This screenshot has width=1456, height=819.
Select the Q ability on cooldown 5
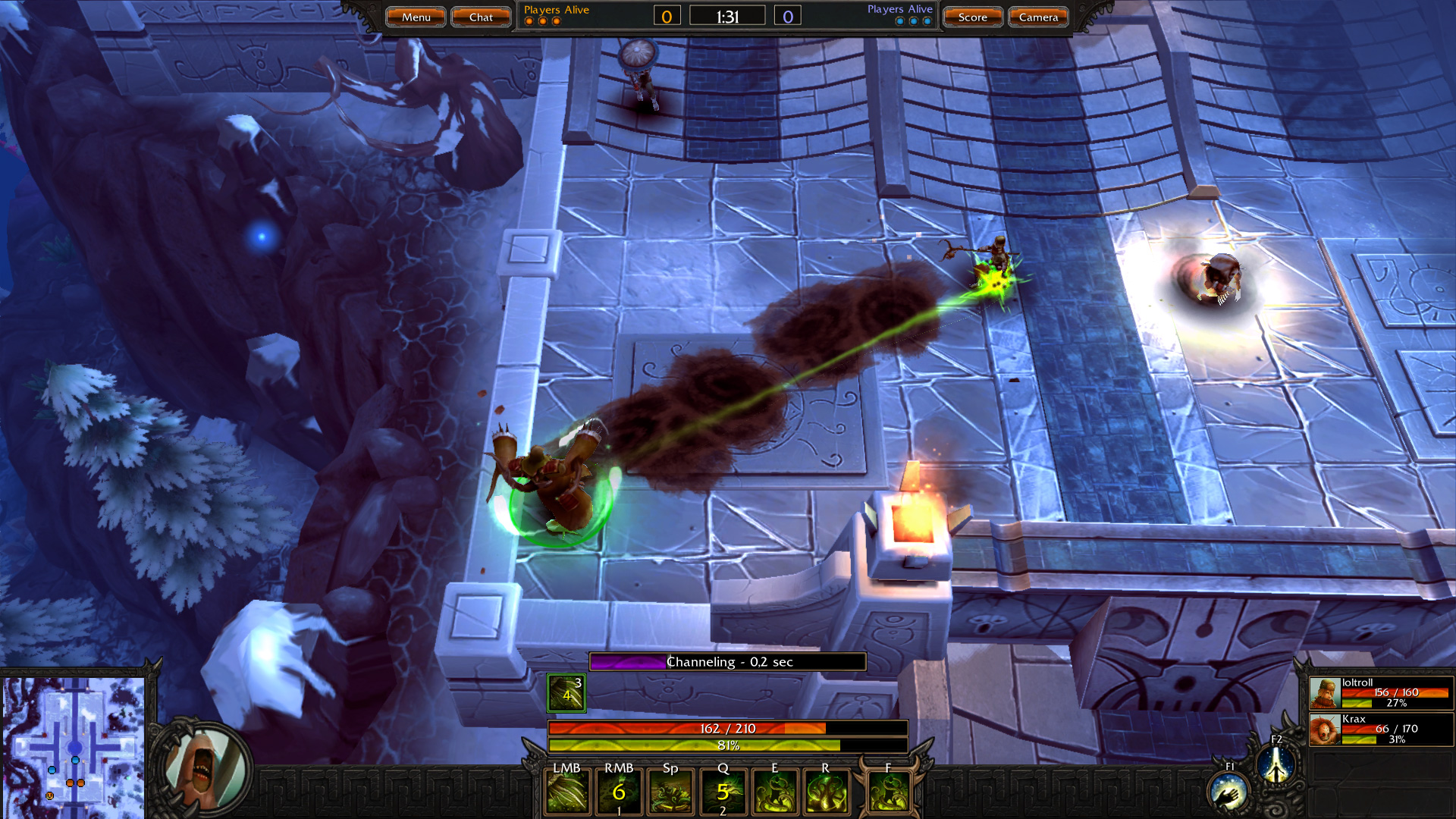tap(723, 792)
